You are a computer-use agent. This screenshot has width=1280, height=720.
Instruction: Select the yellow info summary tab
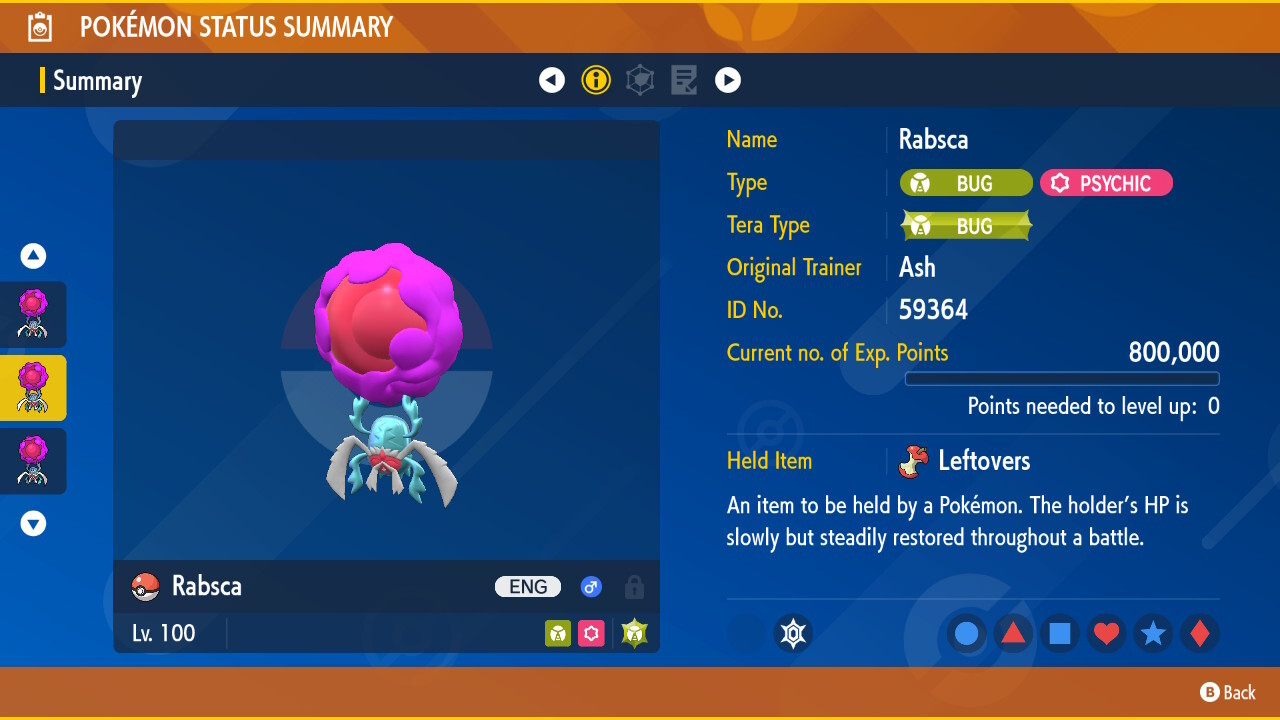coord(596,80)
